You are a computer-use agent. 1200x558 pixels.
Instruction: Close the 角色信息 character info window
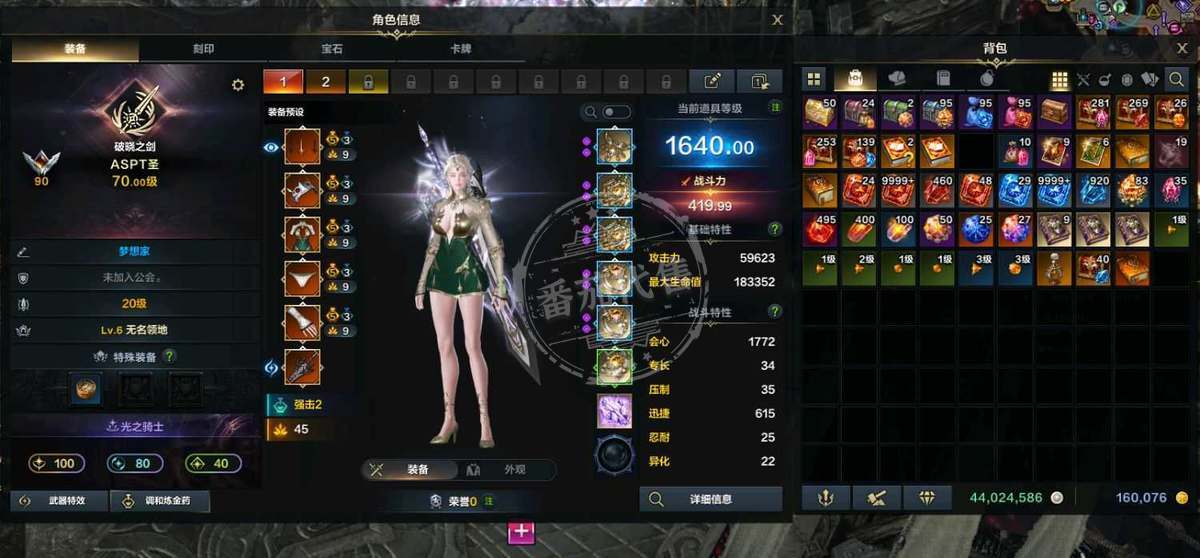pos(777,19)
